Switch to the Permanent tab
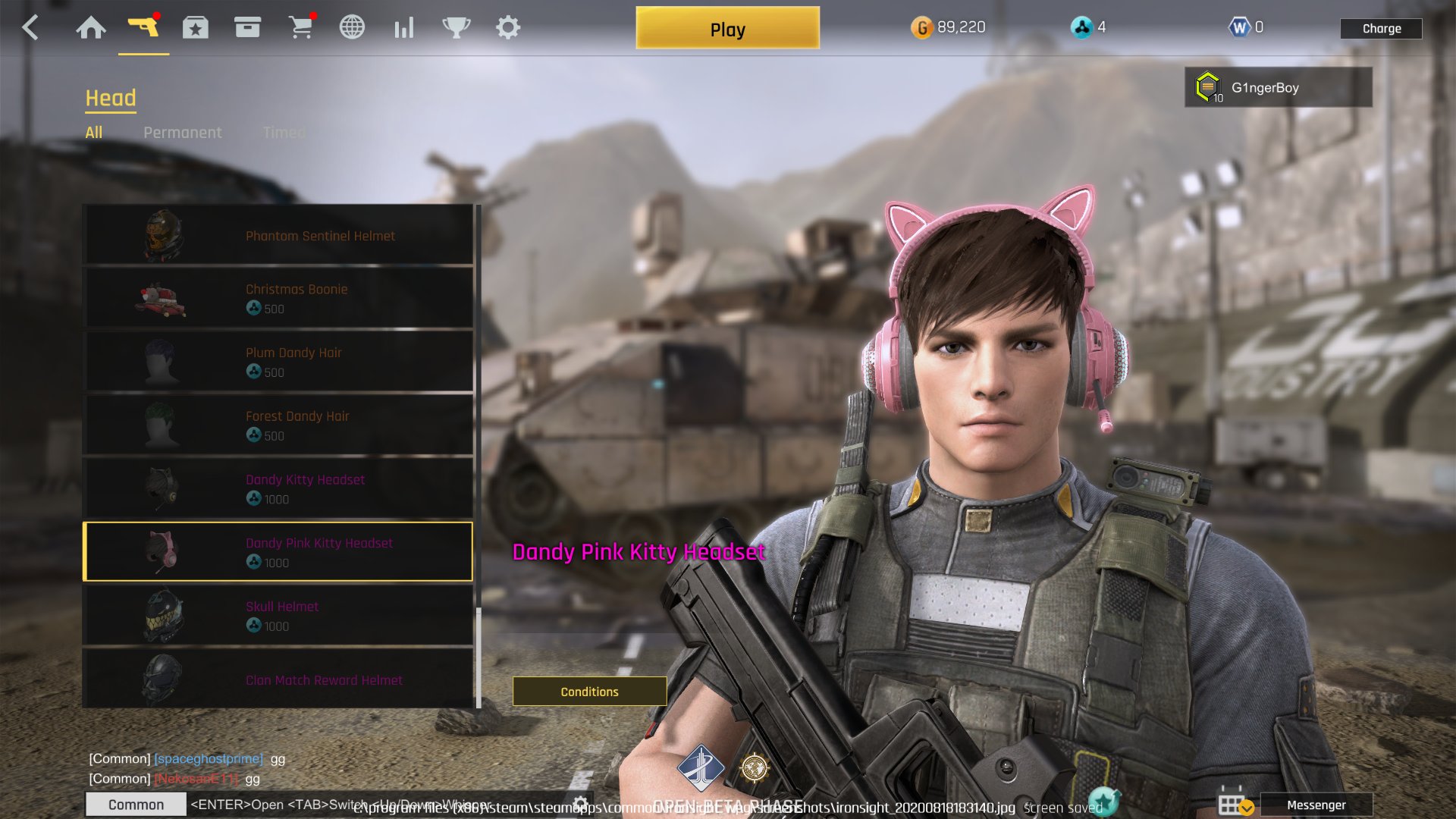1456x819 pixels. click(183, 132)
